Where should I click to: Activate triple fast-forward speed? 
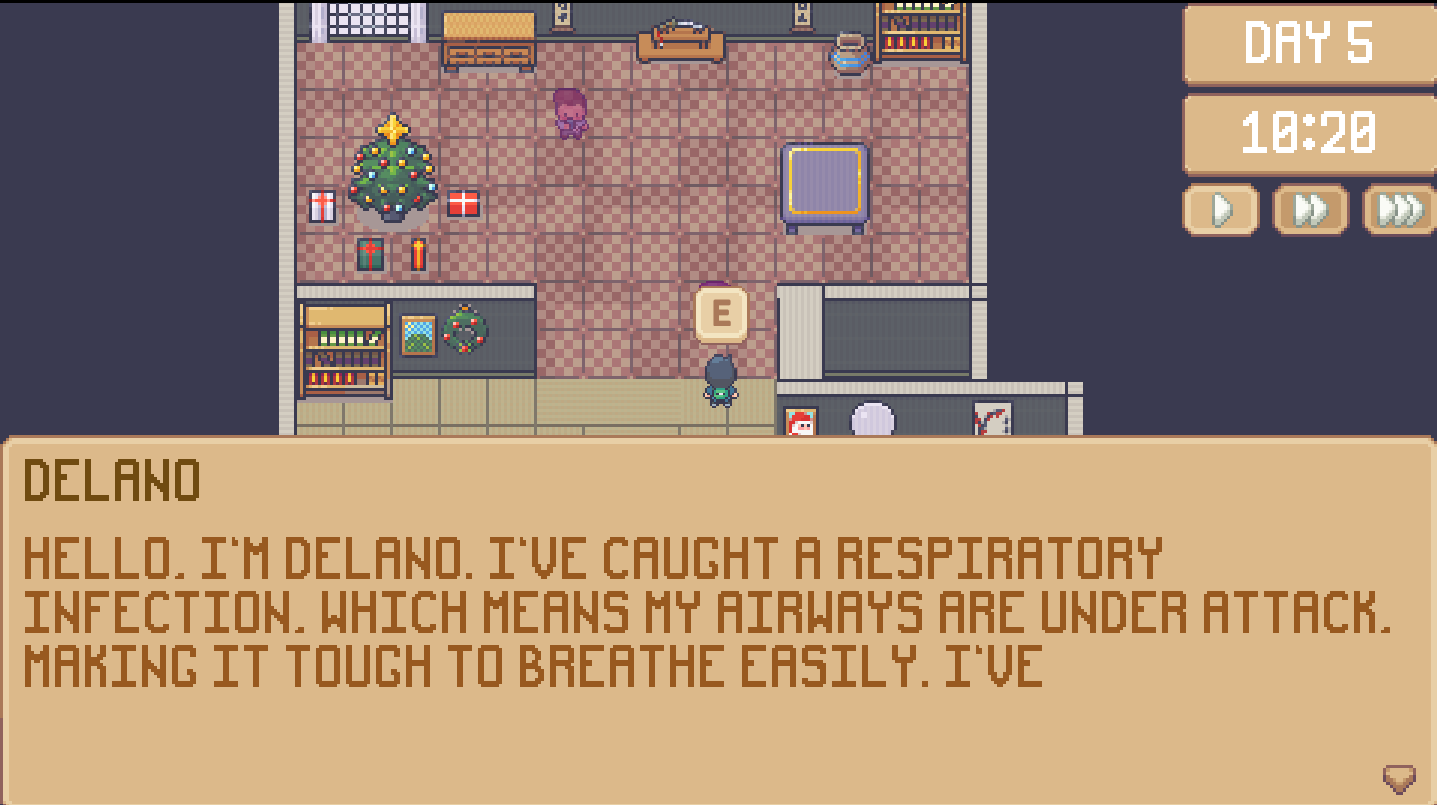pyautogui.click(x=1399, y=210)
